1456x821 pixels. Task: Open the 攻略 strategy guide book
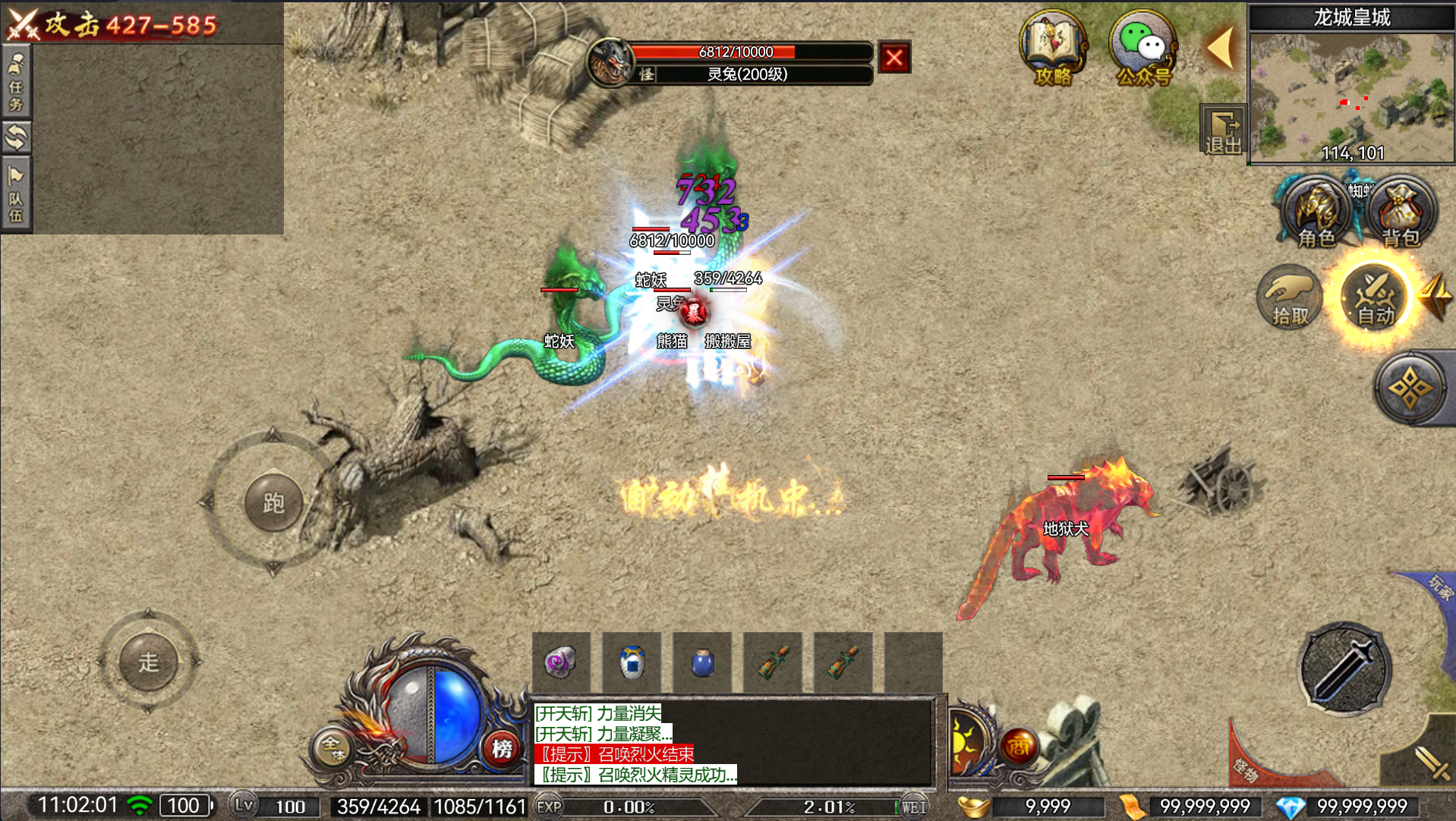1053,48
